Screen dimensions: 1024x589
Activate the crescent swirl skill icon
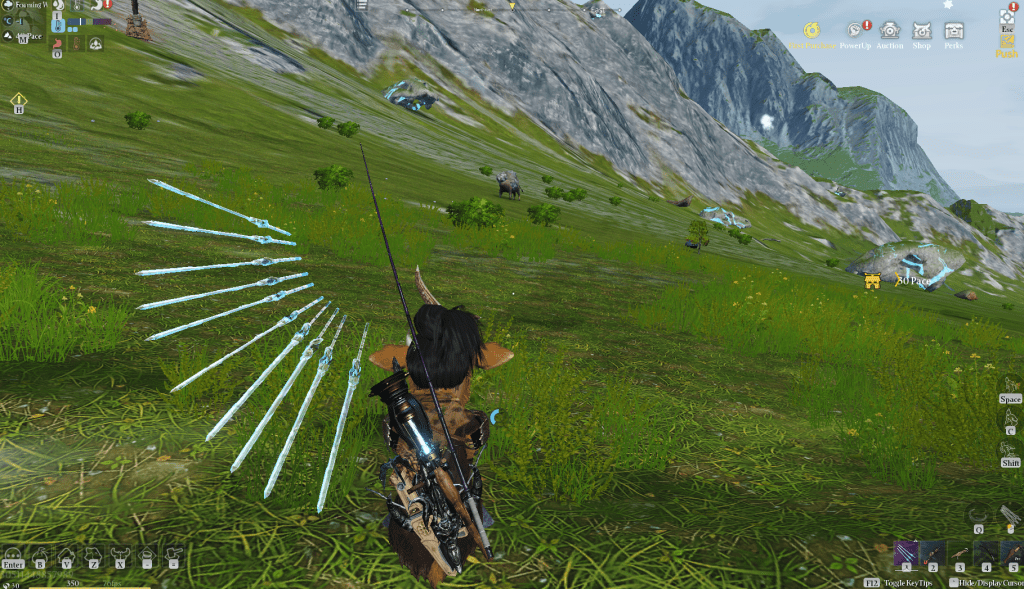pos(978,514)
